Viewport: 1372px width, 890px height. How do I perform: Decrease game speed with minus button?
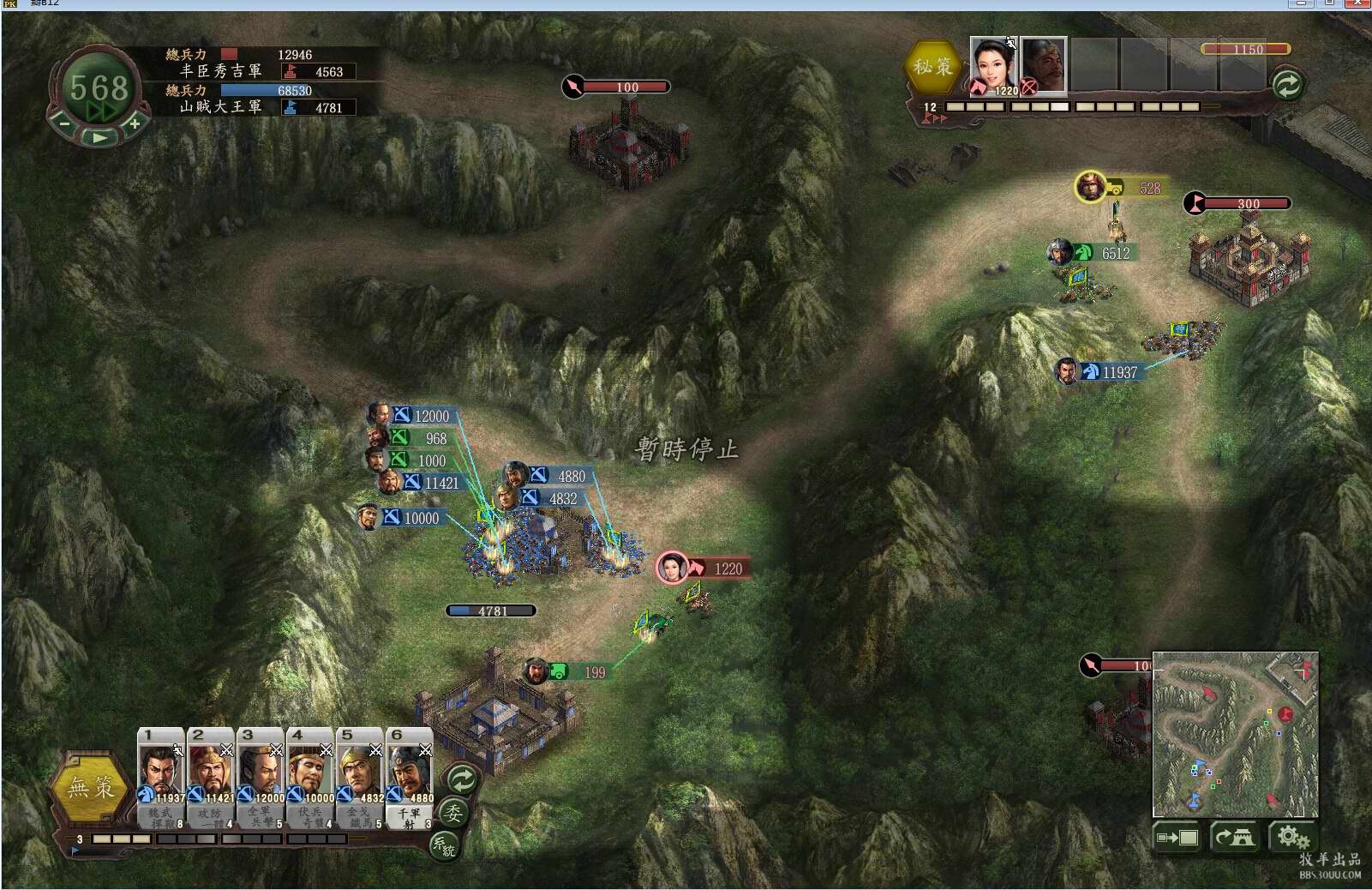pyautogui.click(x=64, y=123)
